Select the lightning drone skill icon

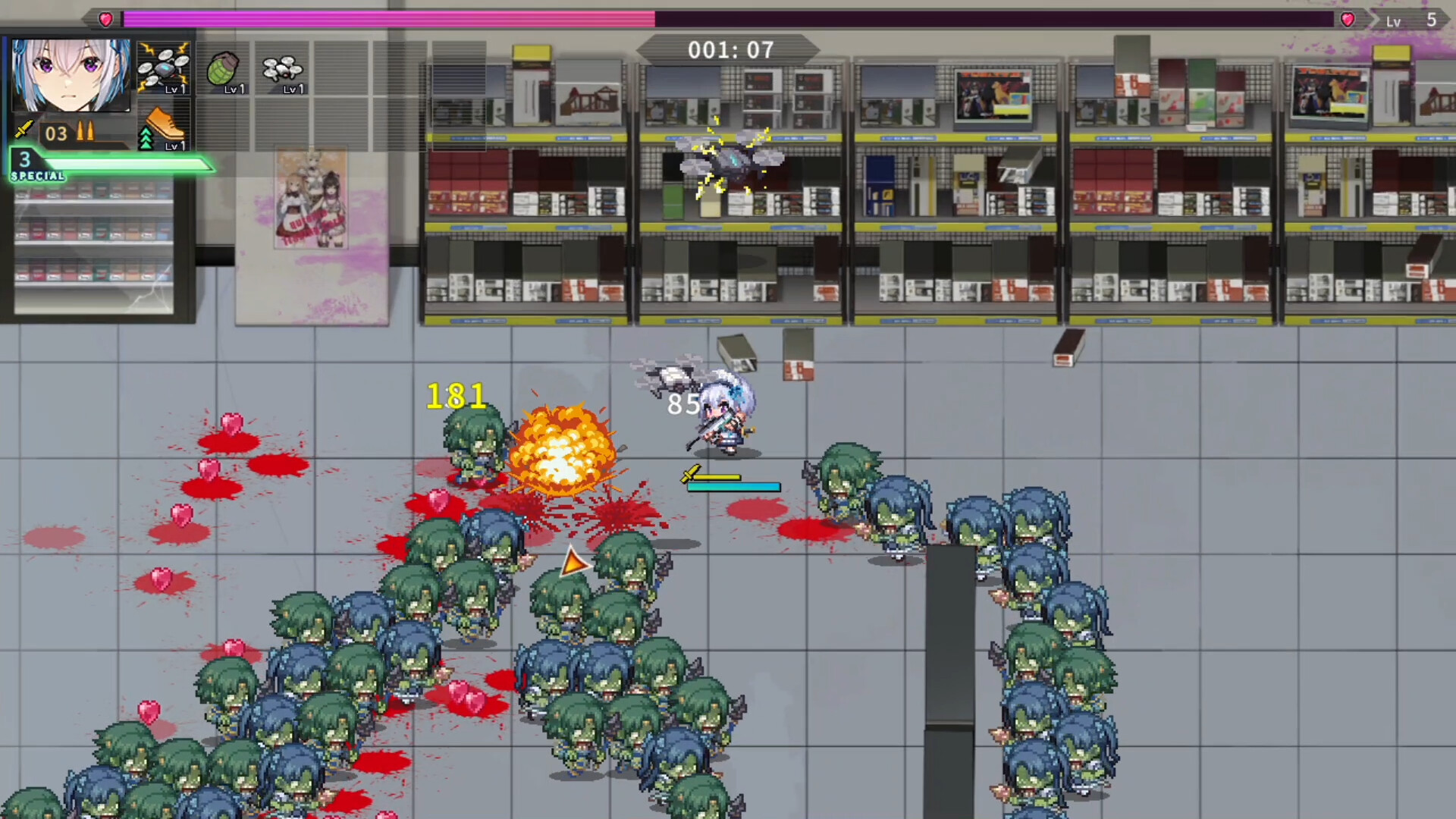pos(165,68)
